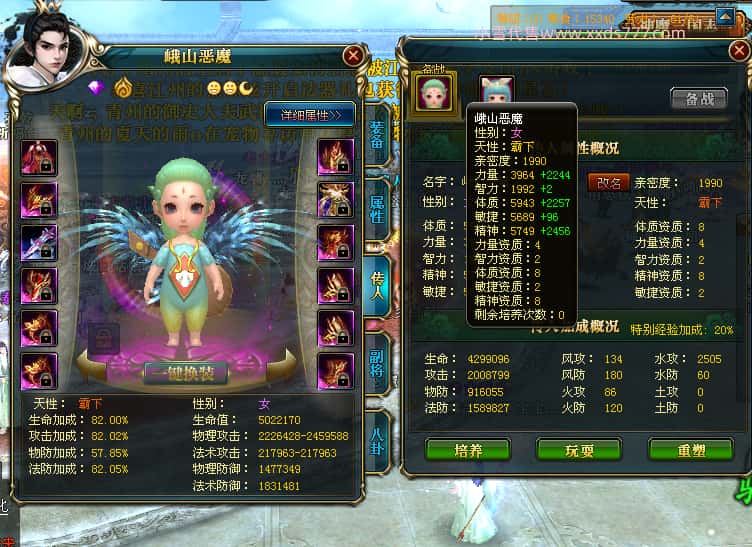Viewport: 752px width, 547px height.
Task: Select the blue-haired heir portrait
Action: click(496, 91)
